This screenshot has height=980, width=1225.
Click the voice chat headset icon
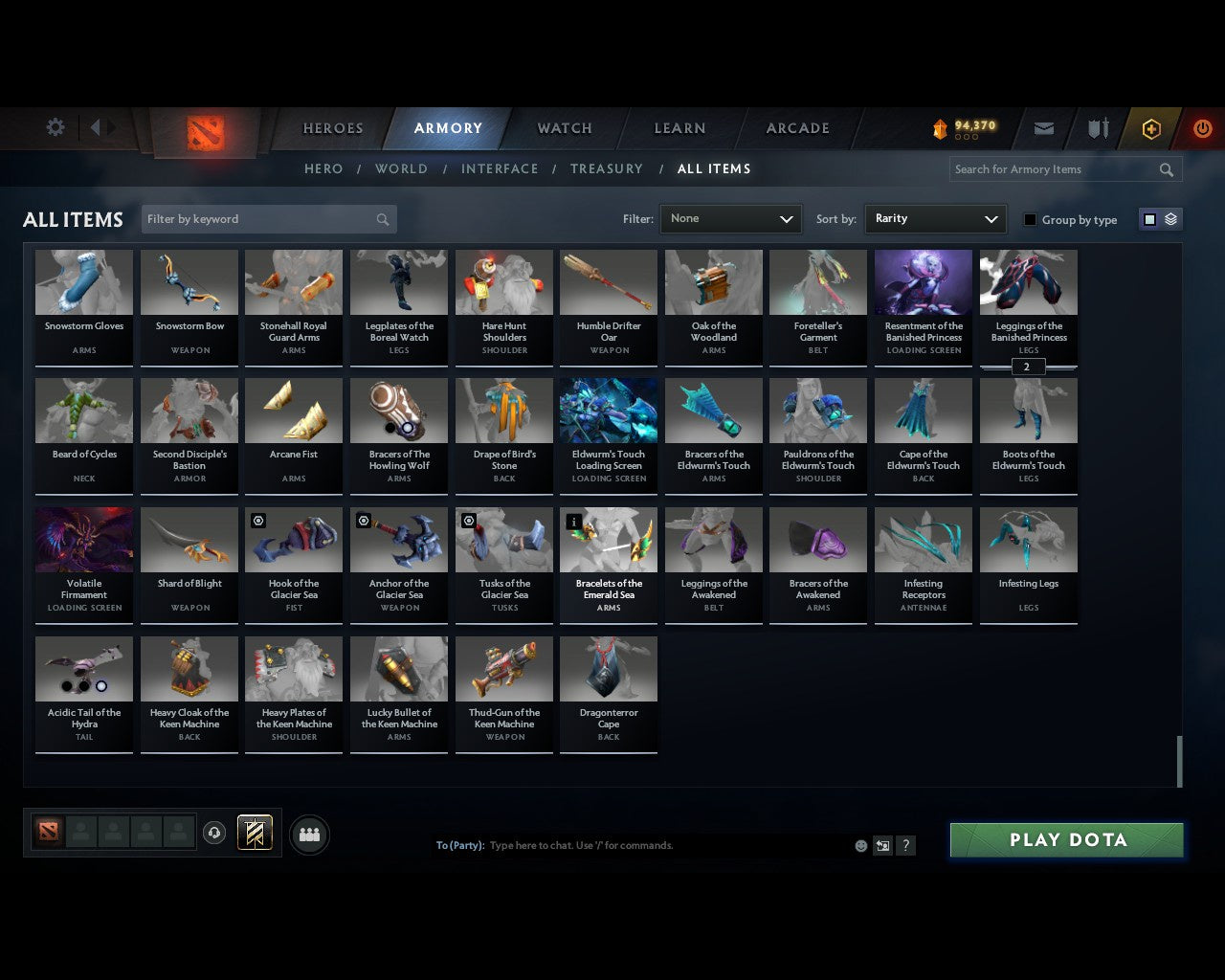[x=214, y=833]
